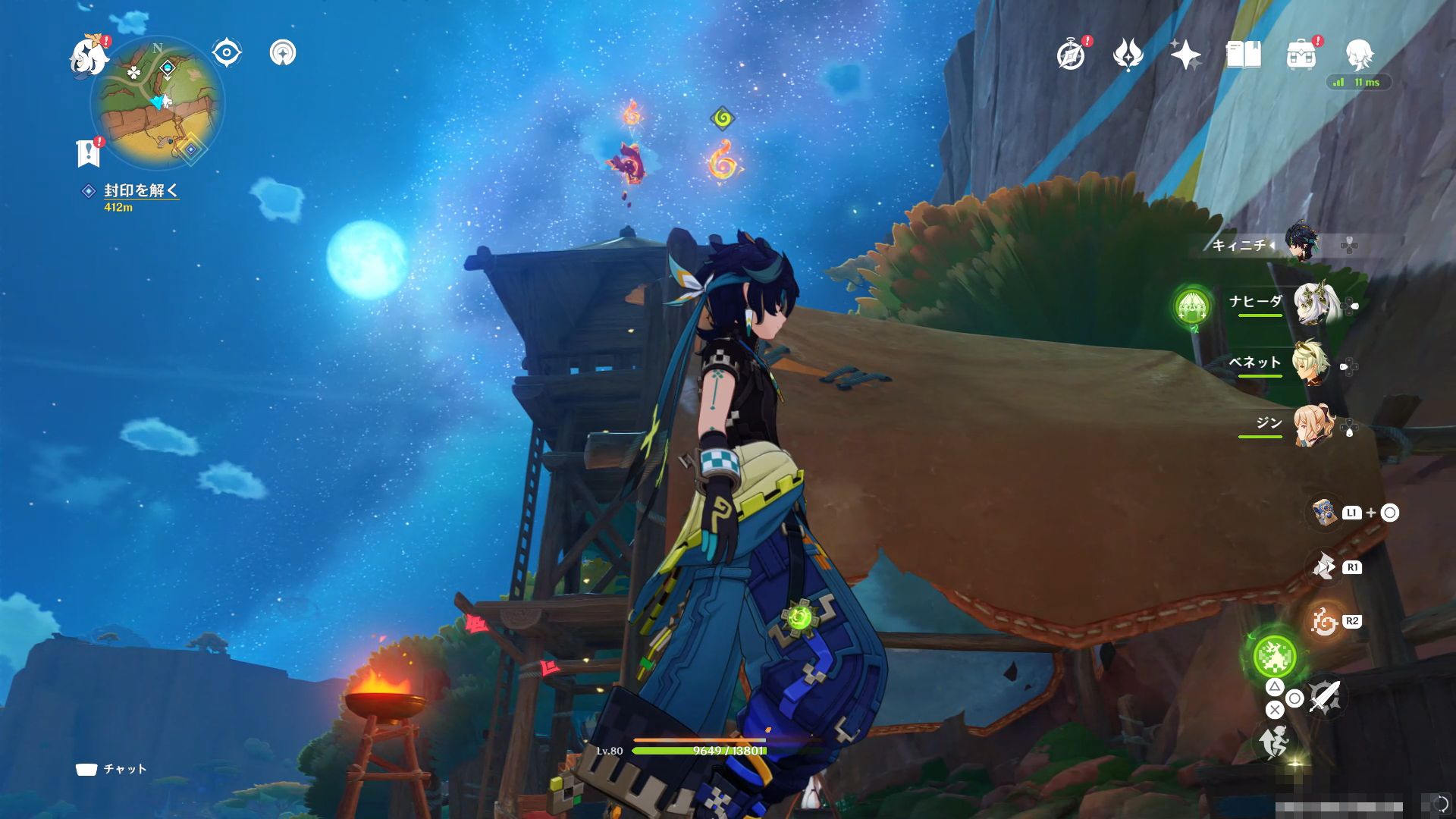Use the gadget quick-slot icon

pyautogui.click(x=1324, y=513)
